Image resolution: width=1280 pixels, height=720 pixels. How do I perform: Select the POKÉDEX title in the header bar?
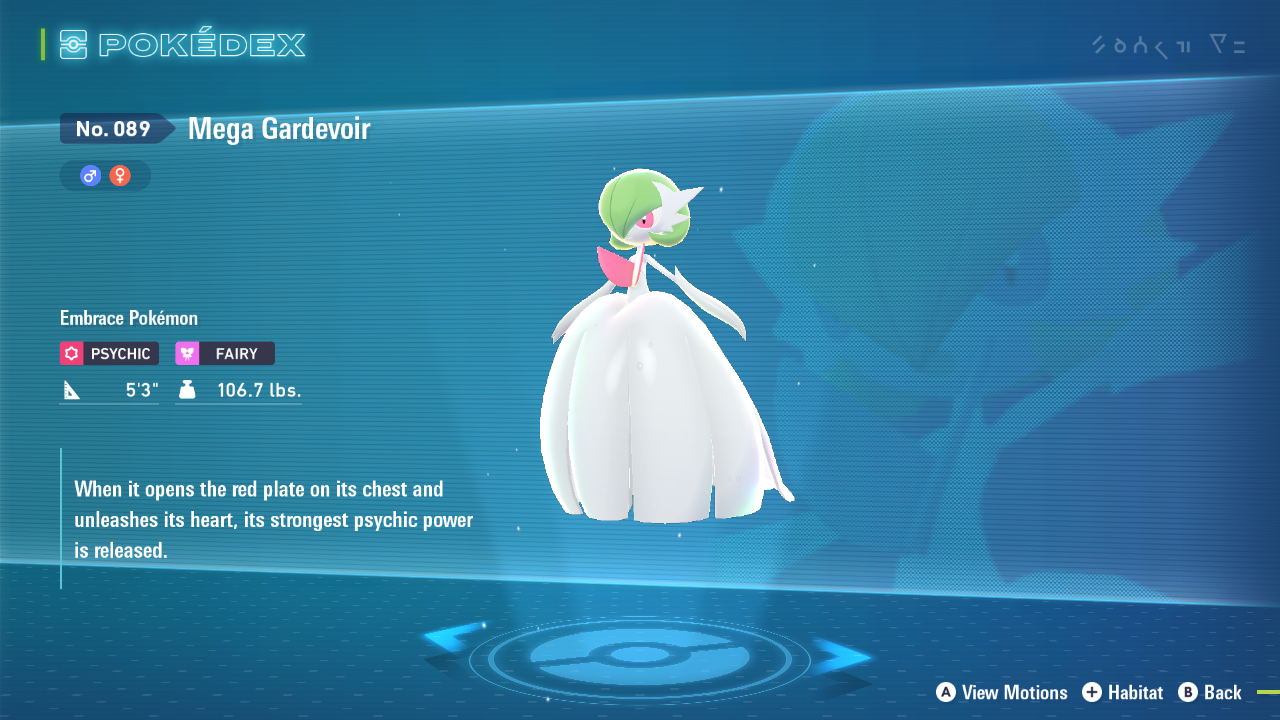200,43
